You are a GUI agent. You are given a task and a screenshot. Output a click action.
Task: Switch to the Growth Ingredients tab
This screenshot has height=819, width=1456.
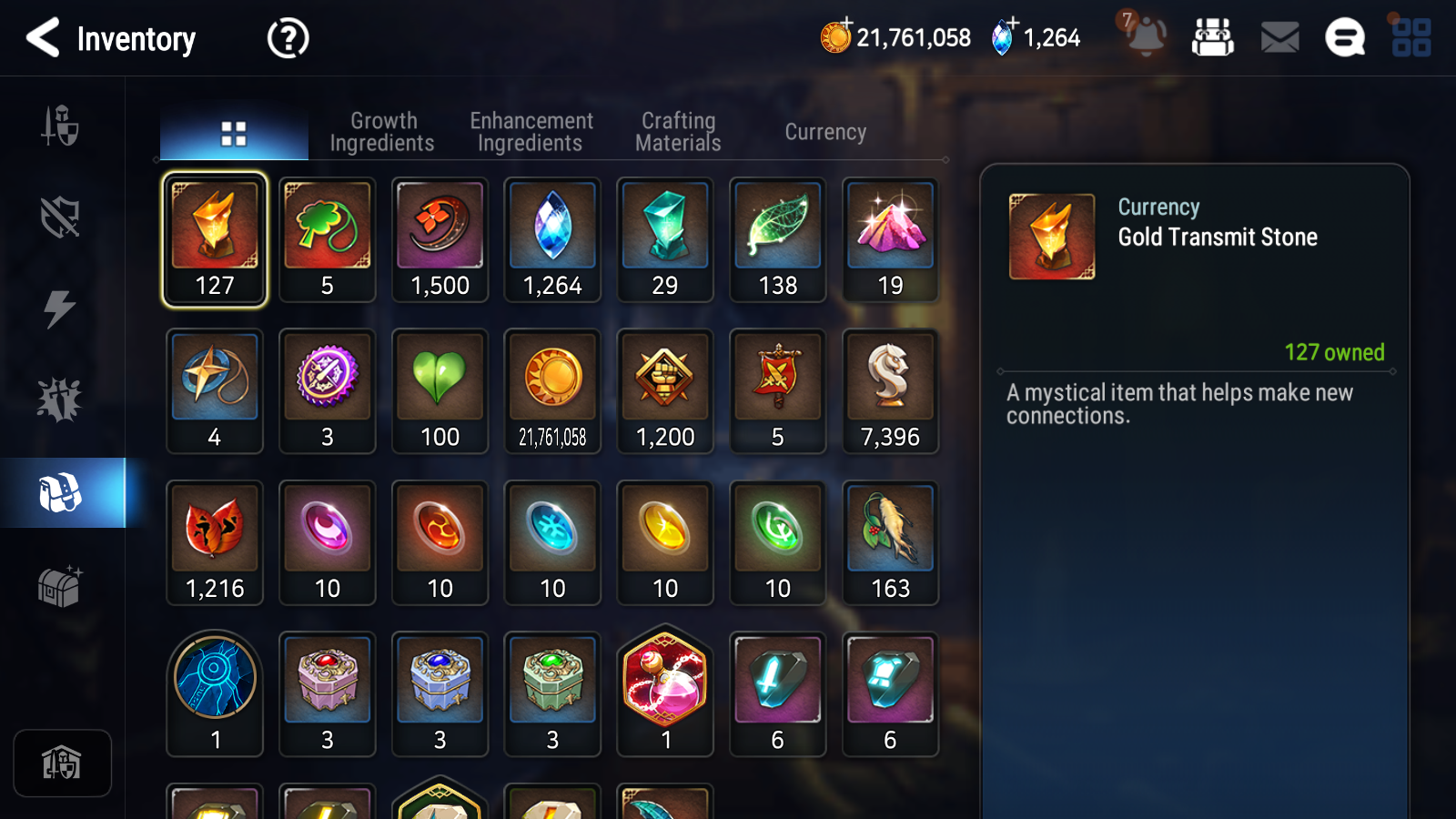coord(383,130)
